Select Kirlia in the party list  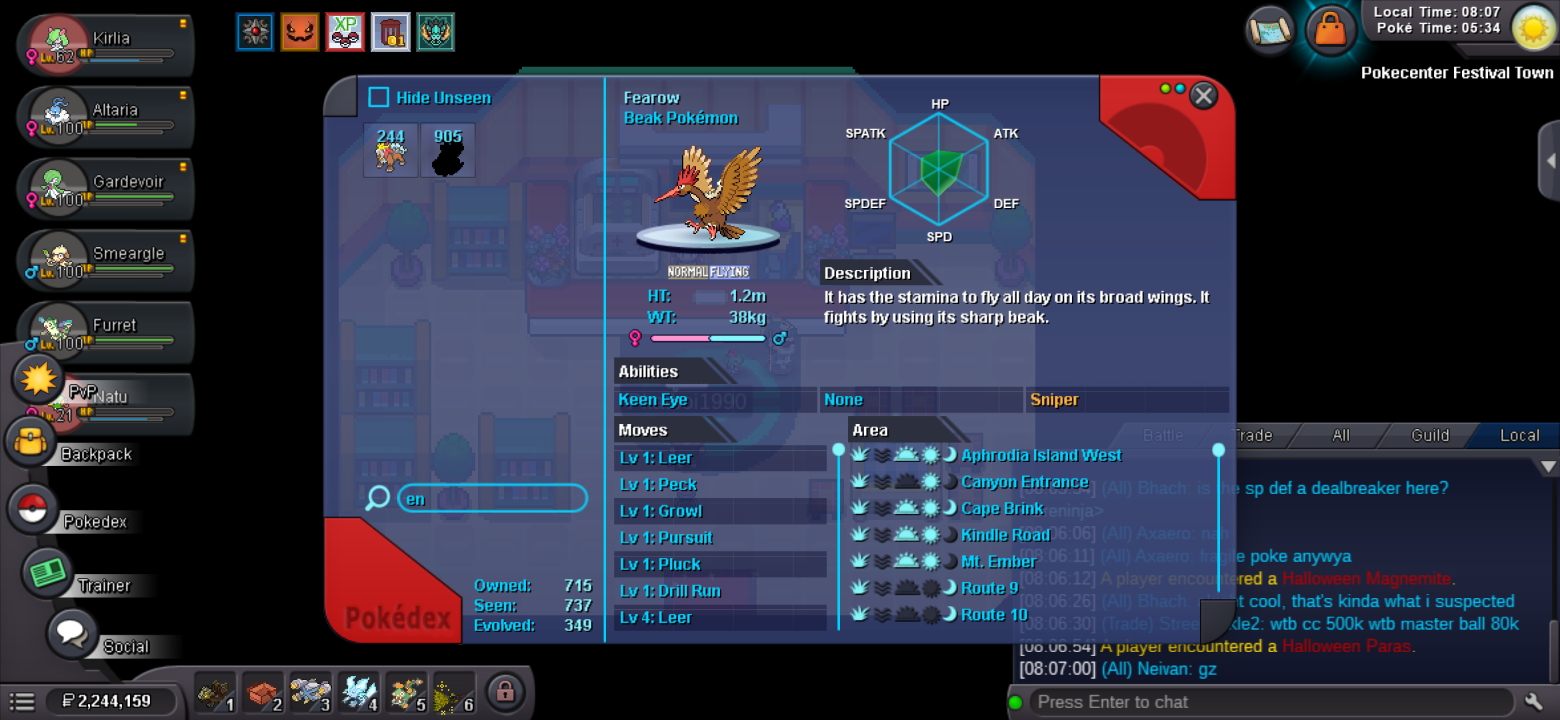point(110,46)
